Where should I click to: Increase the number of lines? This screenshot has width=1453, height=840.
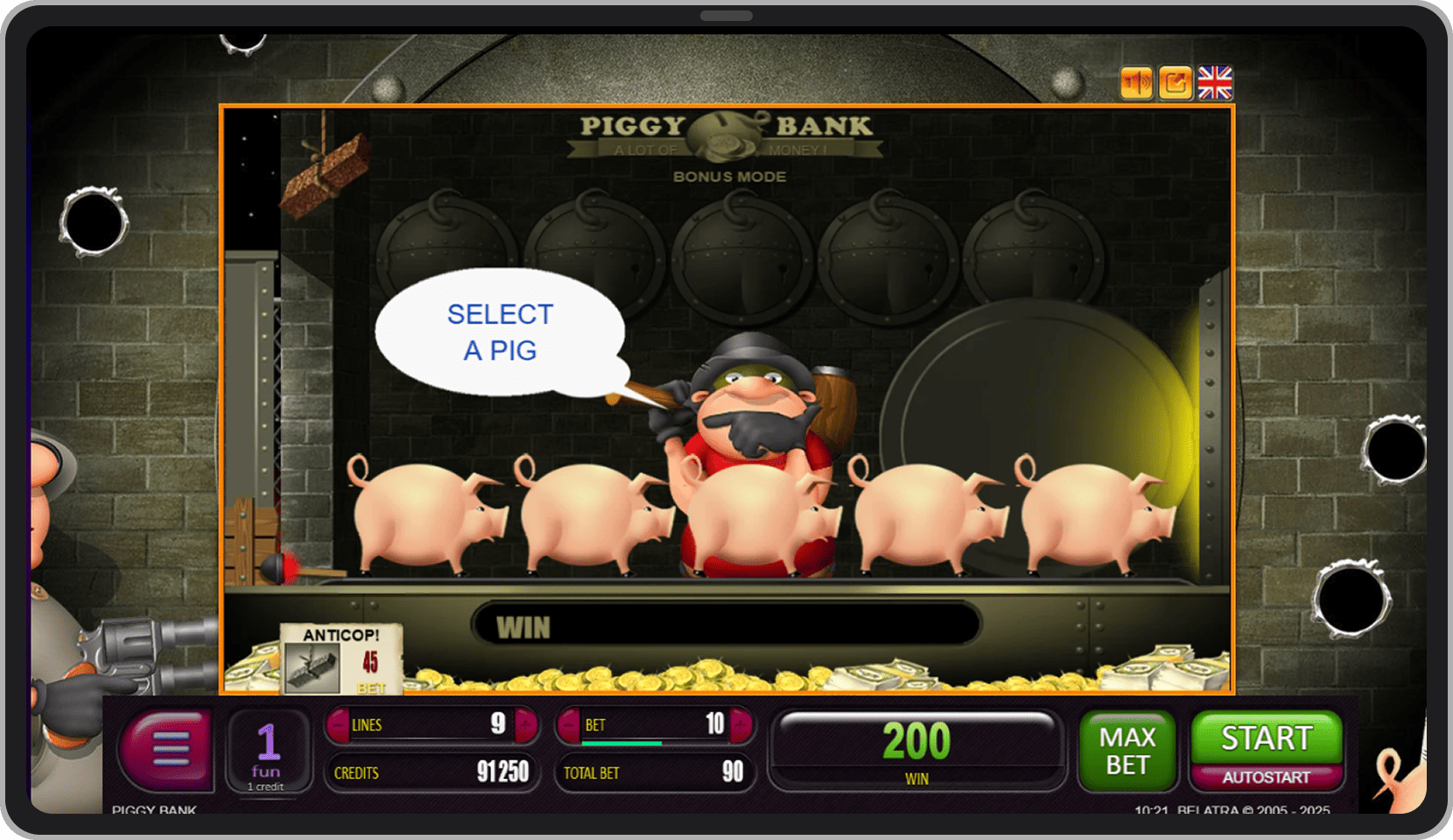point(526,724)
